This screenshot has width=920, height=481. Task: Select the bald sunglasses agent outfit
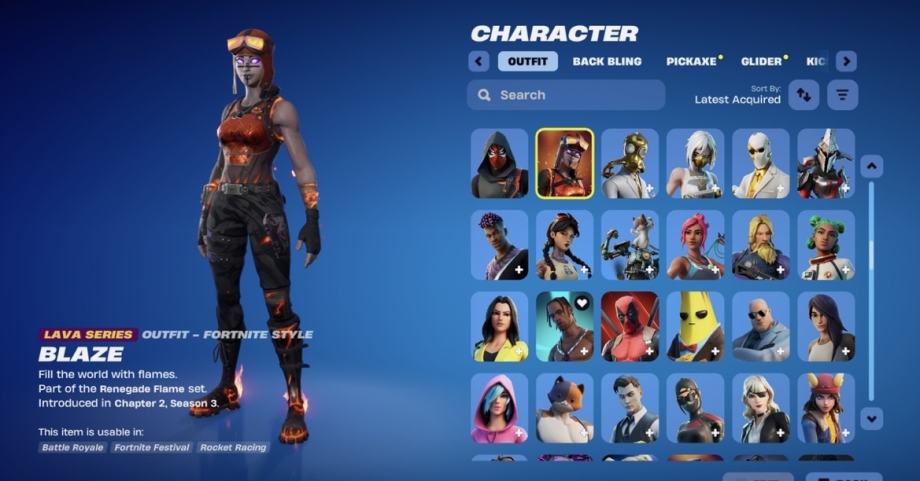point(760,326)
